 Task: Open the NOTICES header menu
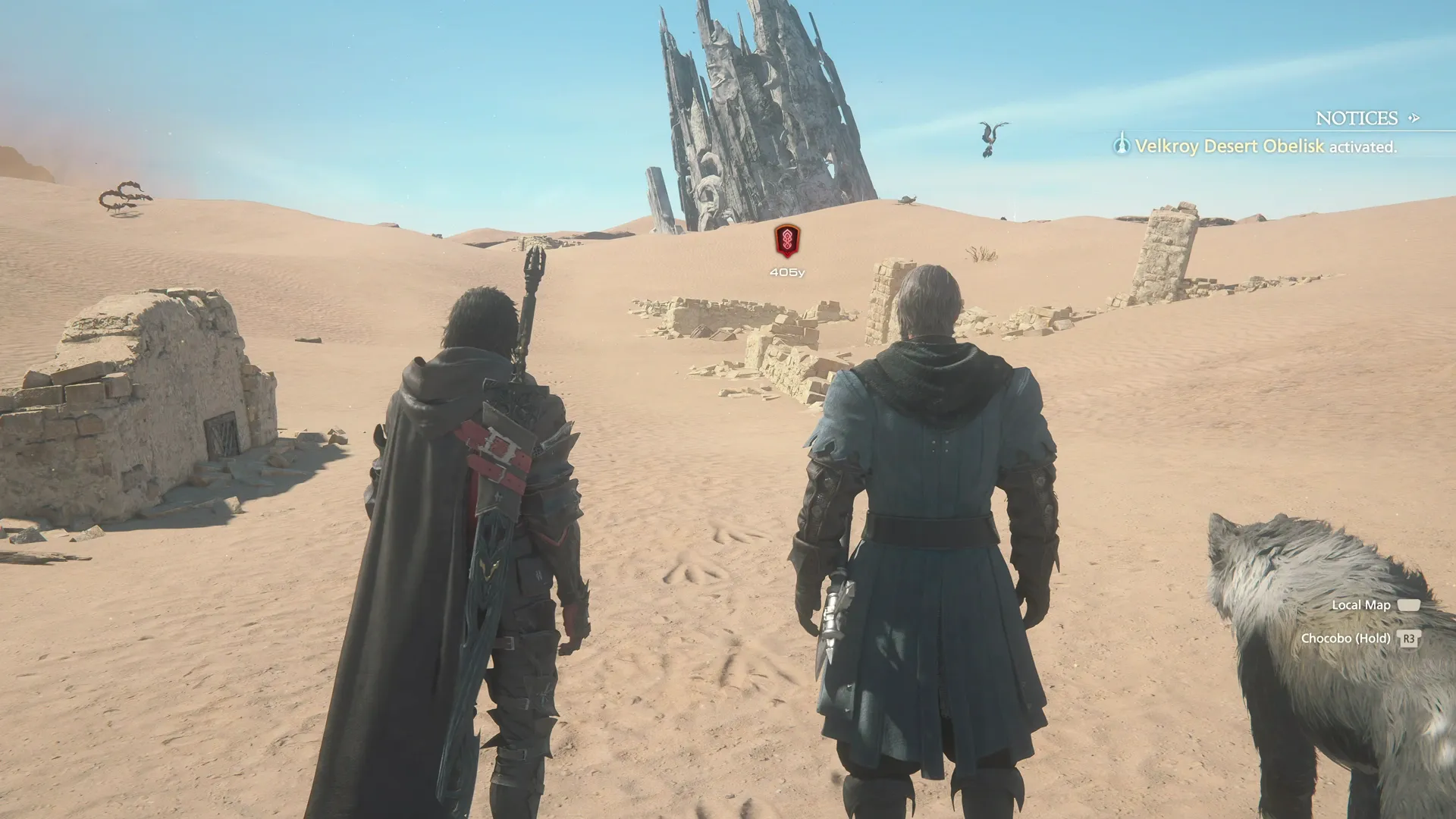(x=1357, y=118)
